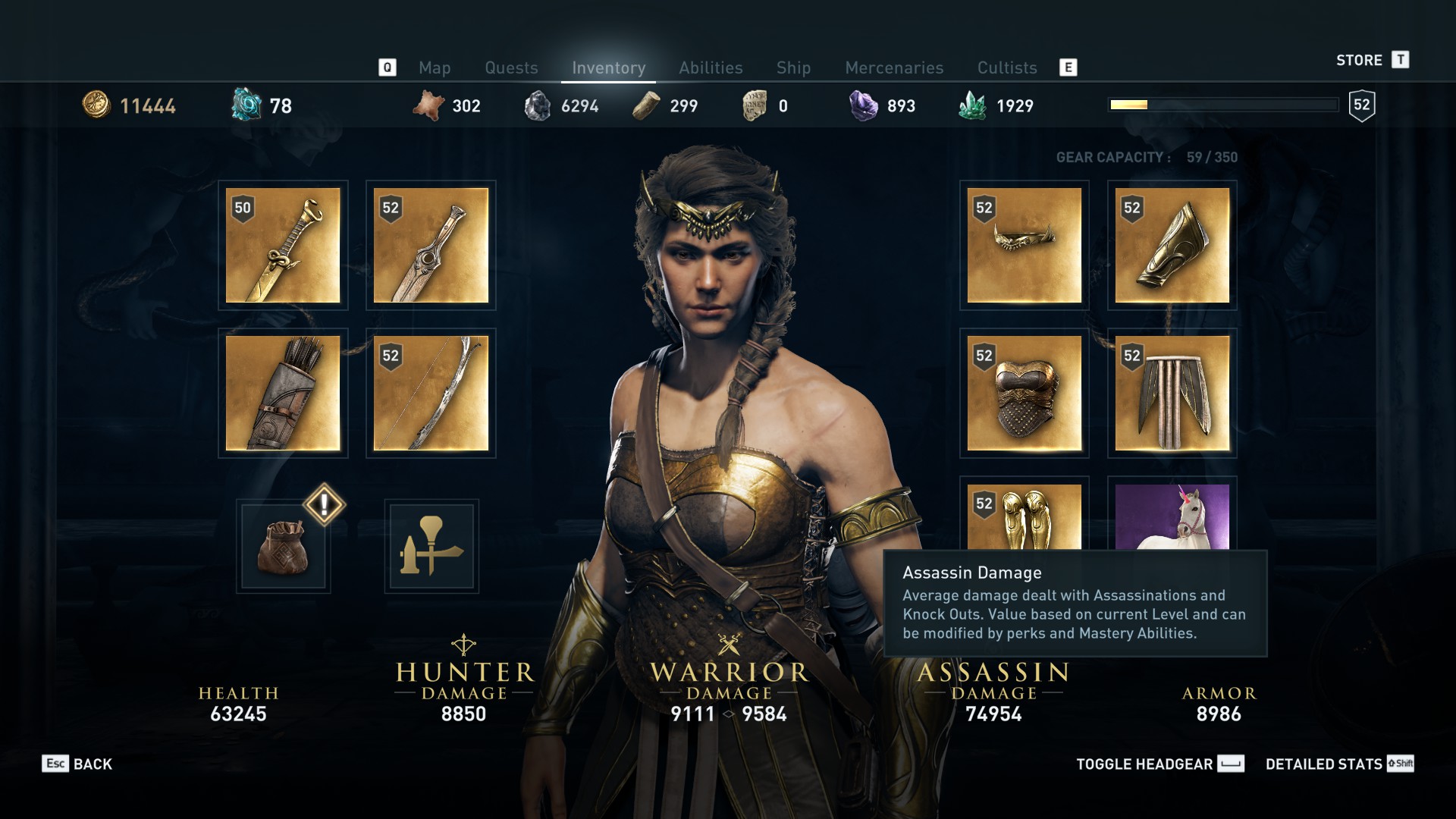Open the unicorn mount slot
Screen dimensions: 1456x819
tap(1172, 517)
